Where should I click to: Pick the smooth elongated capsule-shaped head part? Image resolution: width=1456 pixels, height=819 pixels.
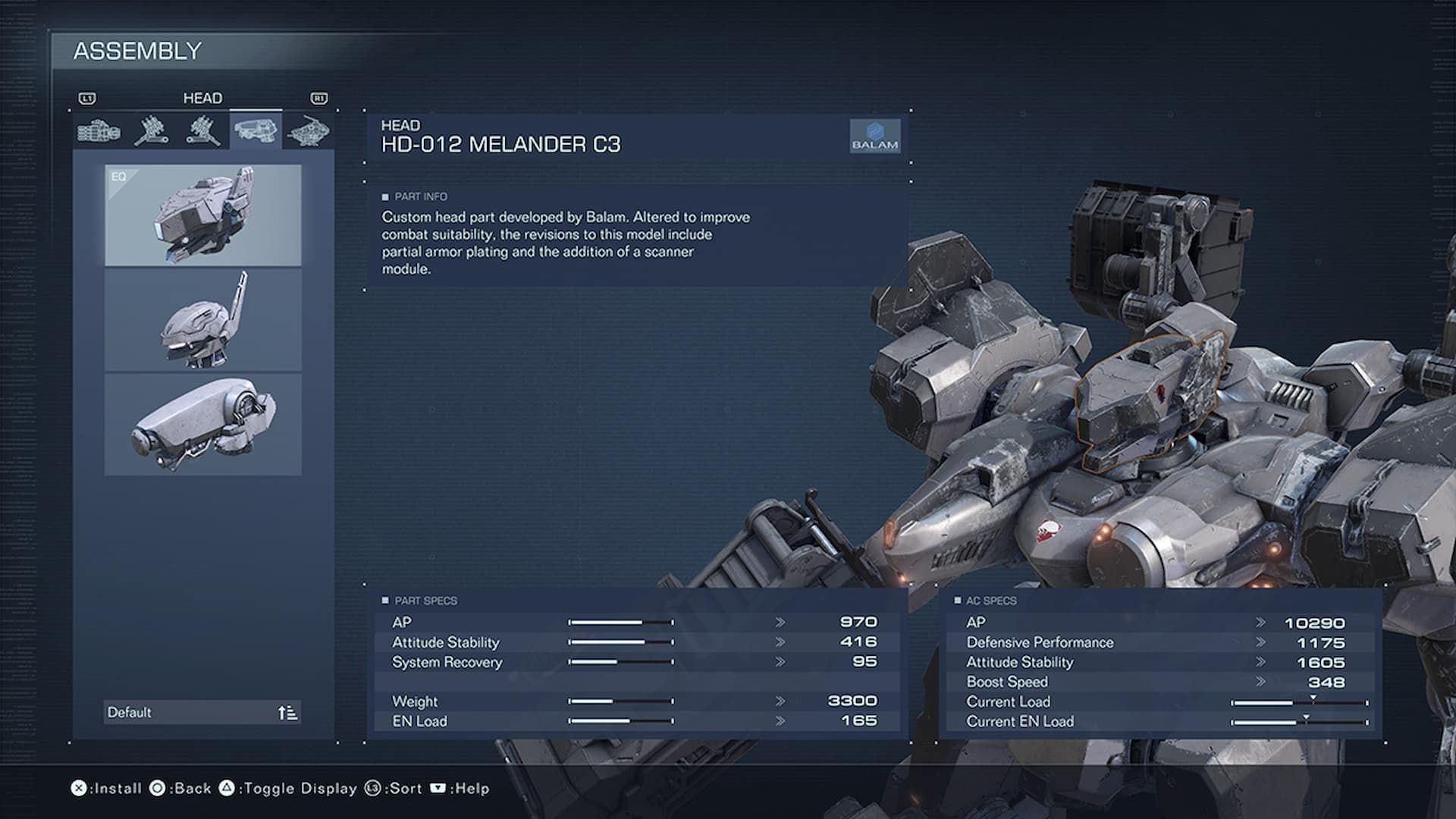click(202, 424)
